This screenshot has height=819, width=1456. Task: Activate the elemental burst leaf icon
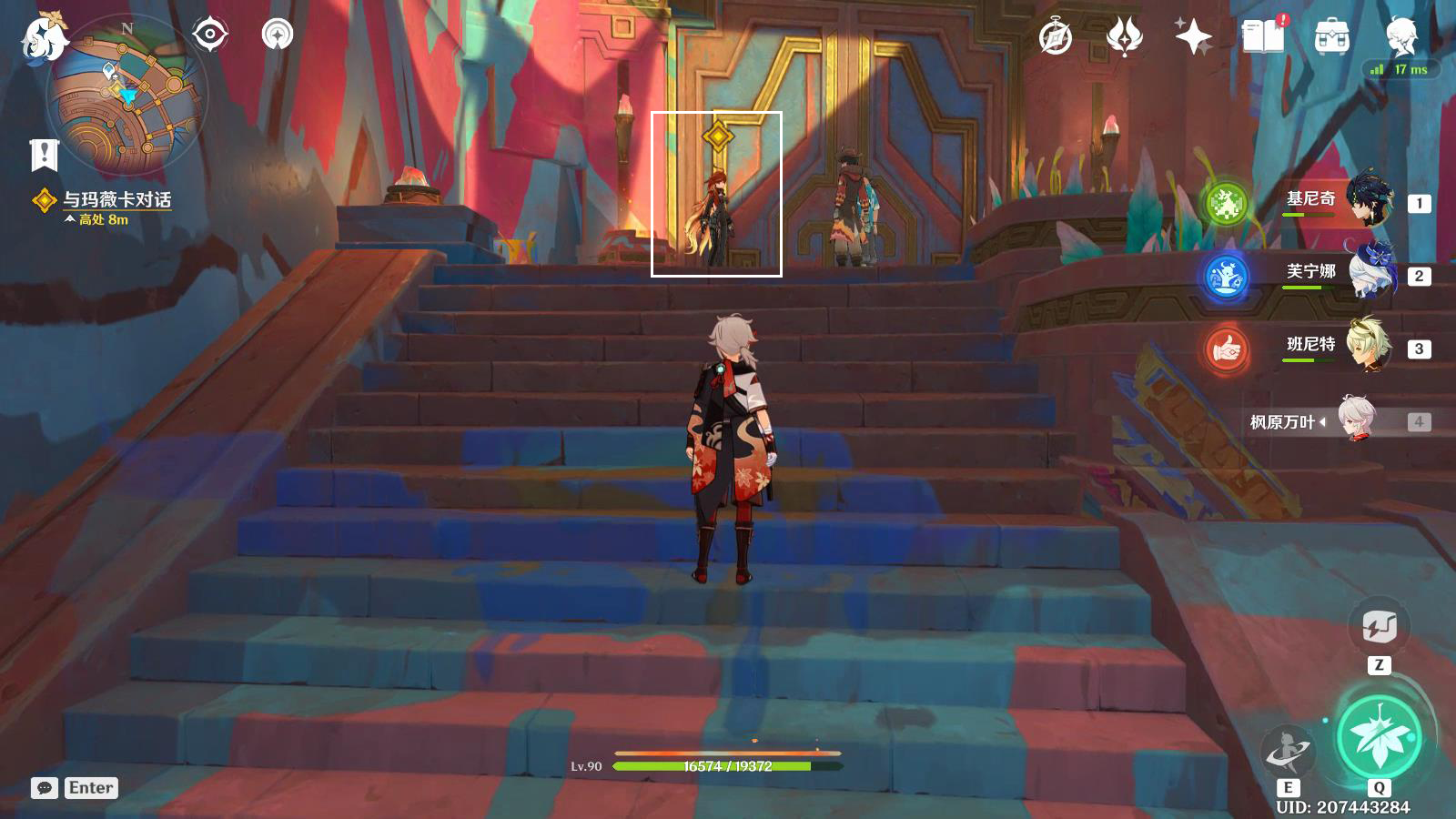(1379, 736)
